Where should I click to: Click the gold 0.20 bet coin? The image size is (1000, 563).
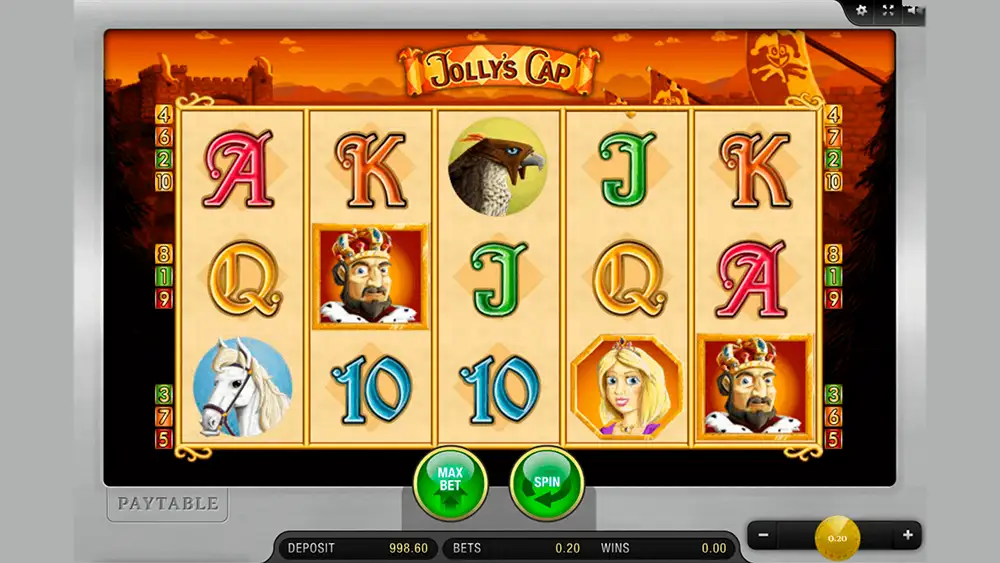[837, 538]
